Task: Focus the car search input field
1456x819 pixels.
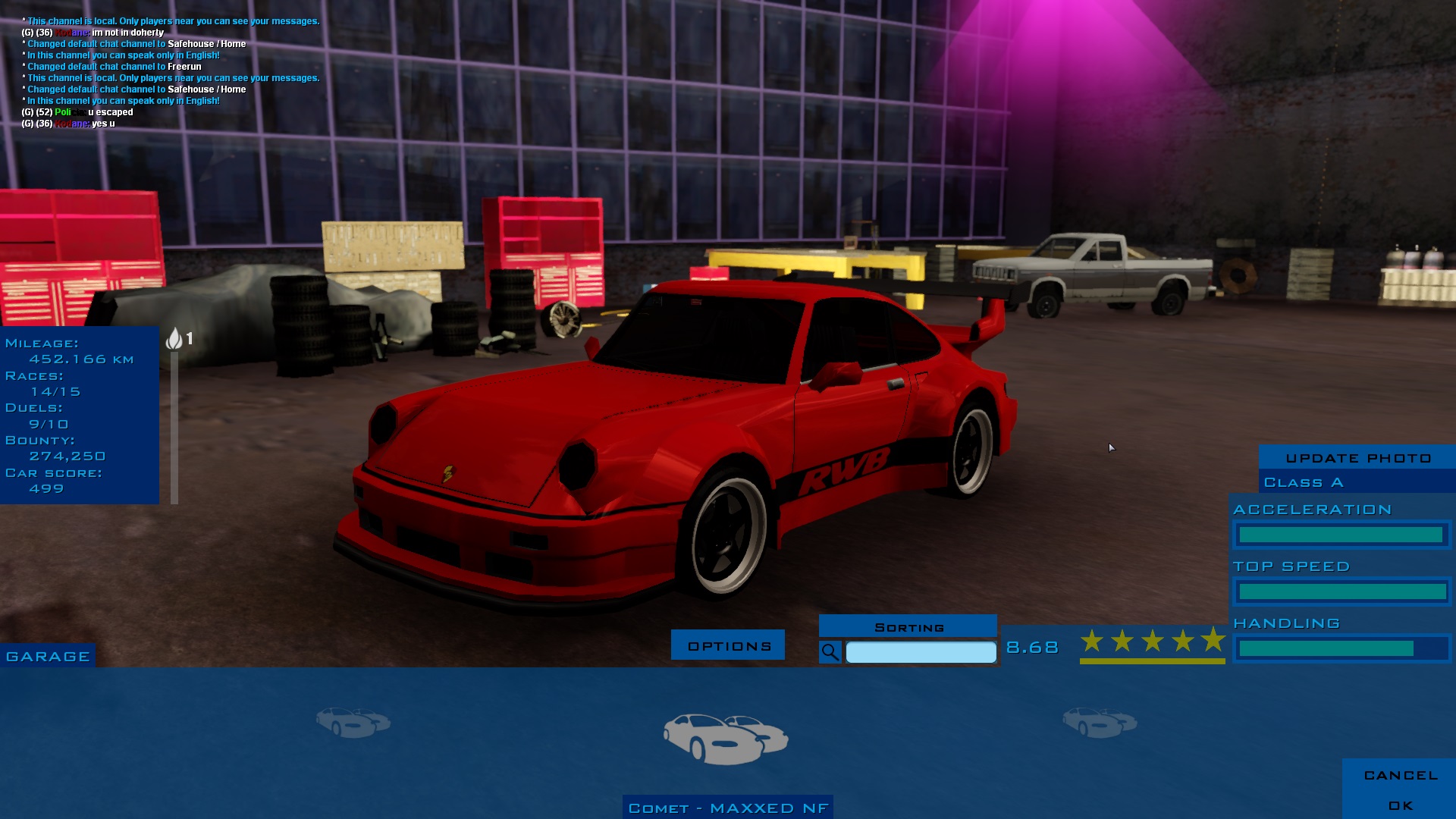Action: point(921,652)
